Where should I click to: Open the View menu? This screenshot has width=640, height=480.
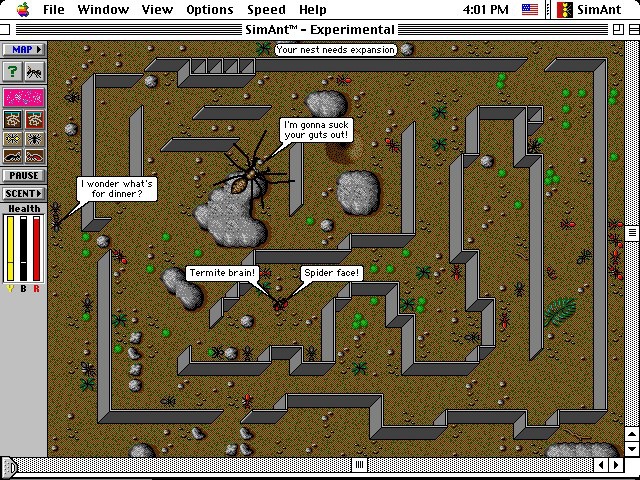(x=157, y=10)
